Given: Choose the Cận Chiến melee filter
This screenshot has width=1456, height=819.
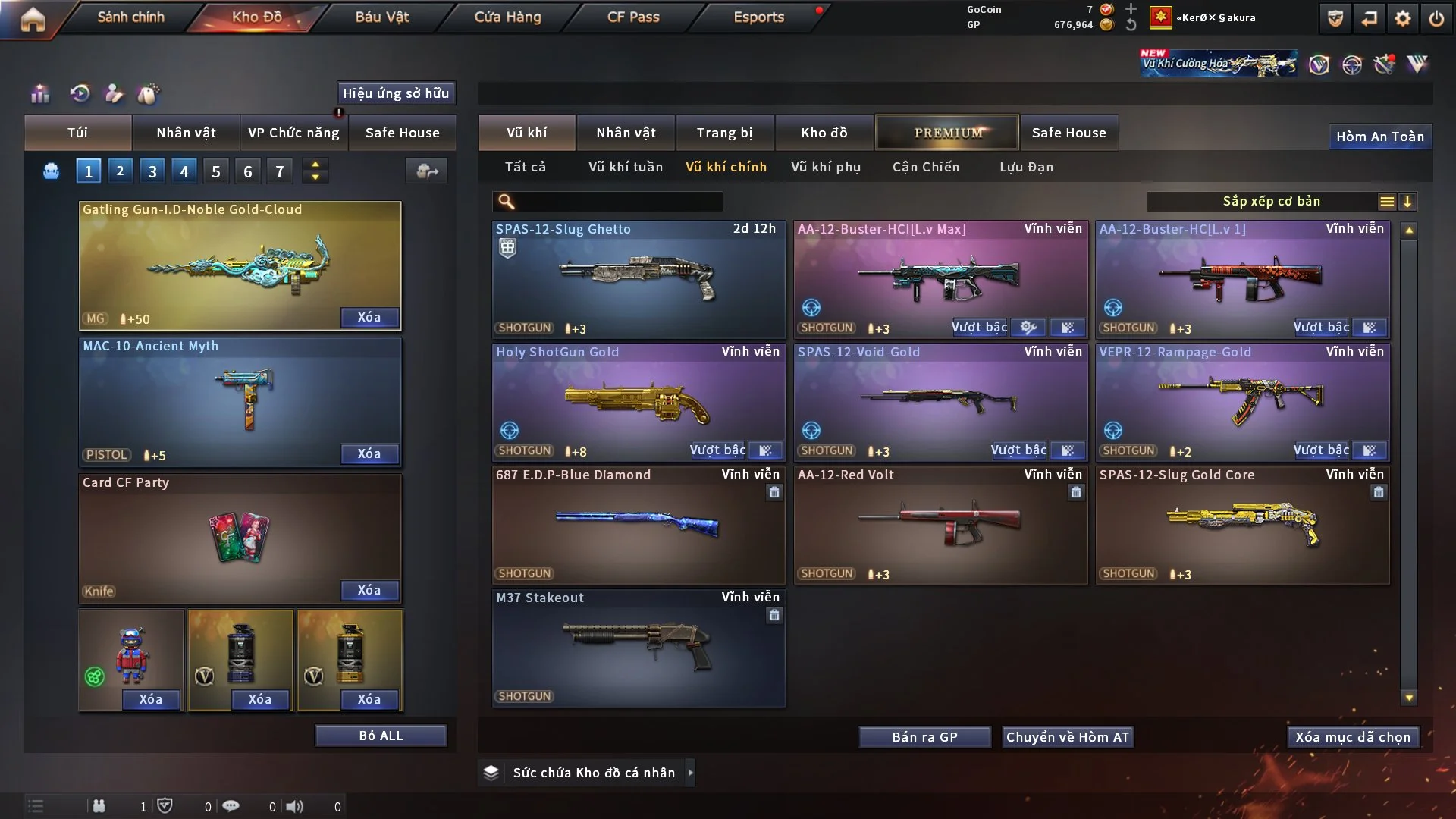Looking at the screenshot, I should 926,167.
